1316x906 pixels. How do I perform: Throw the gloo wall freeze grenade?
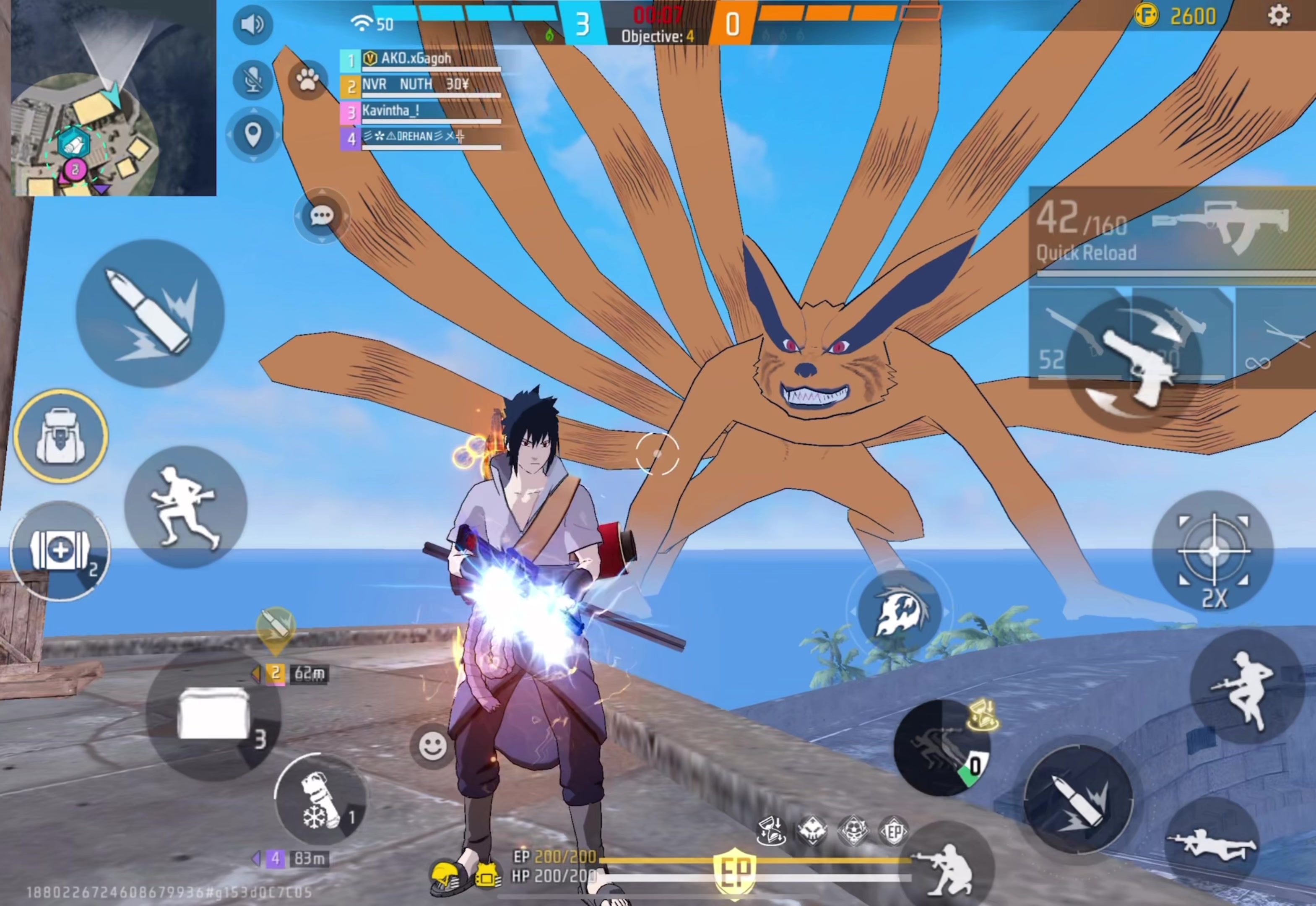[321, 799]
